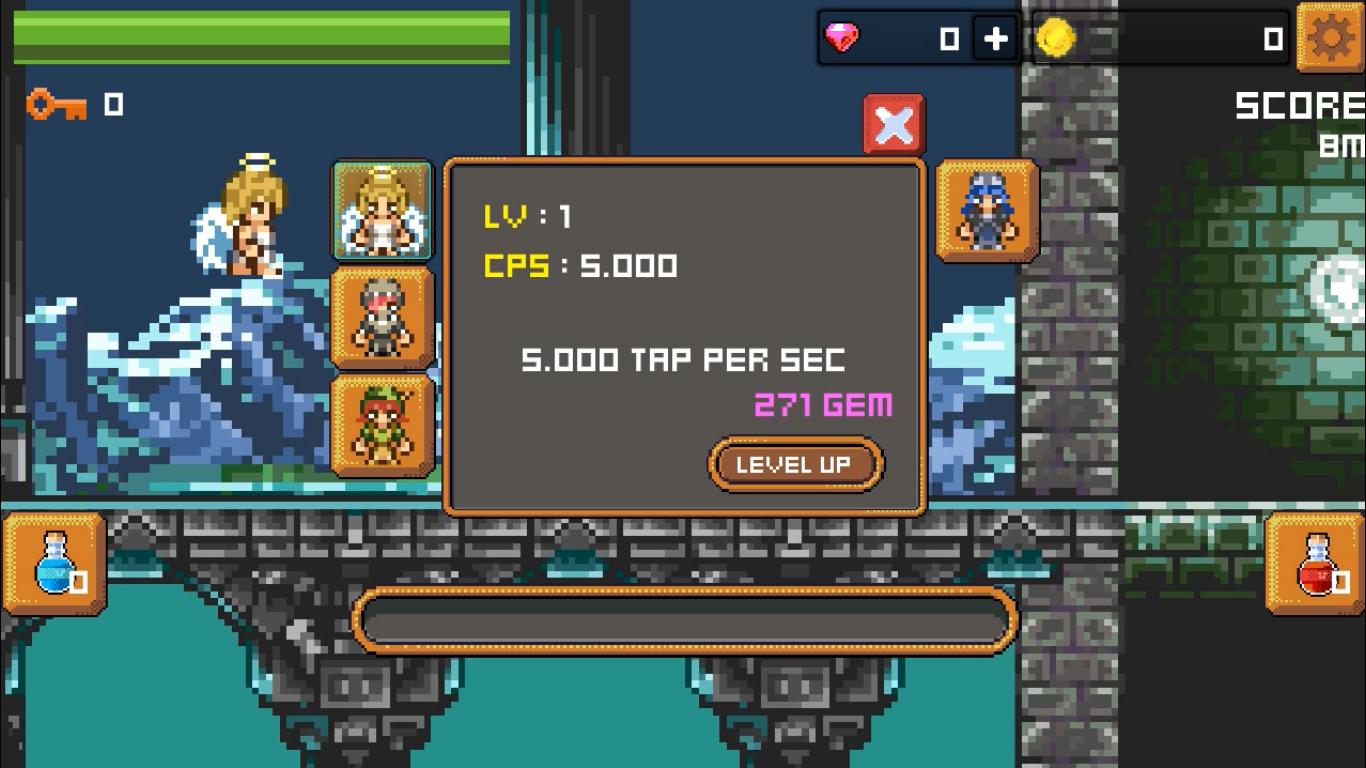1366x768 pixels.
Task: Click the plus button to buy gems
Action: coord(997,38)
